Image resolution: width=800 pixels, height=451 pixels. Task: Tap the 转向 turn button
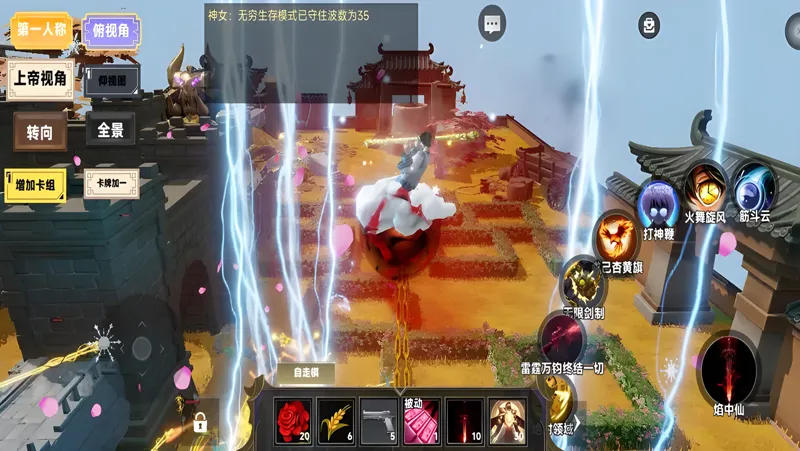(x=41, y=131)
